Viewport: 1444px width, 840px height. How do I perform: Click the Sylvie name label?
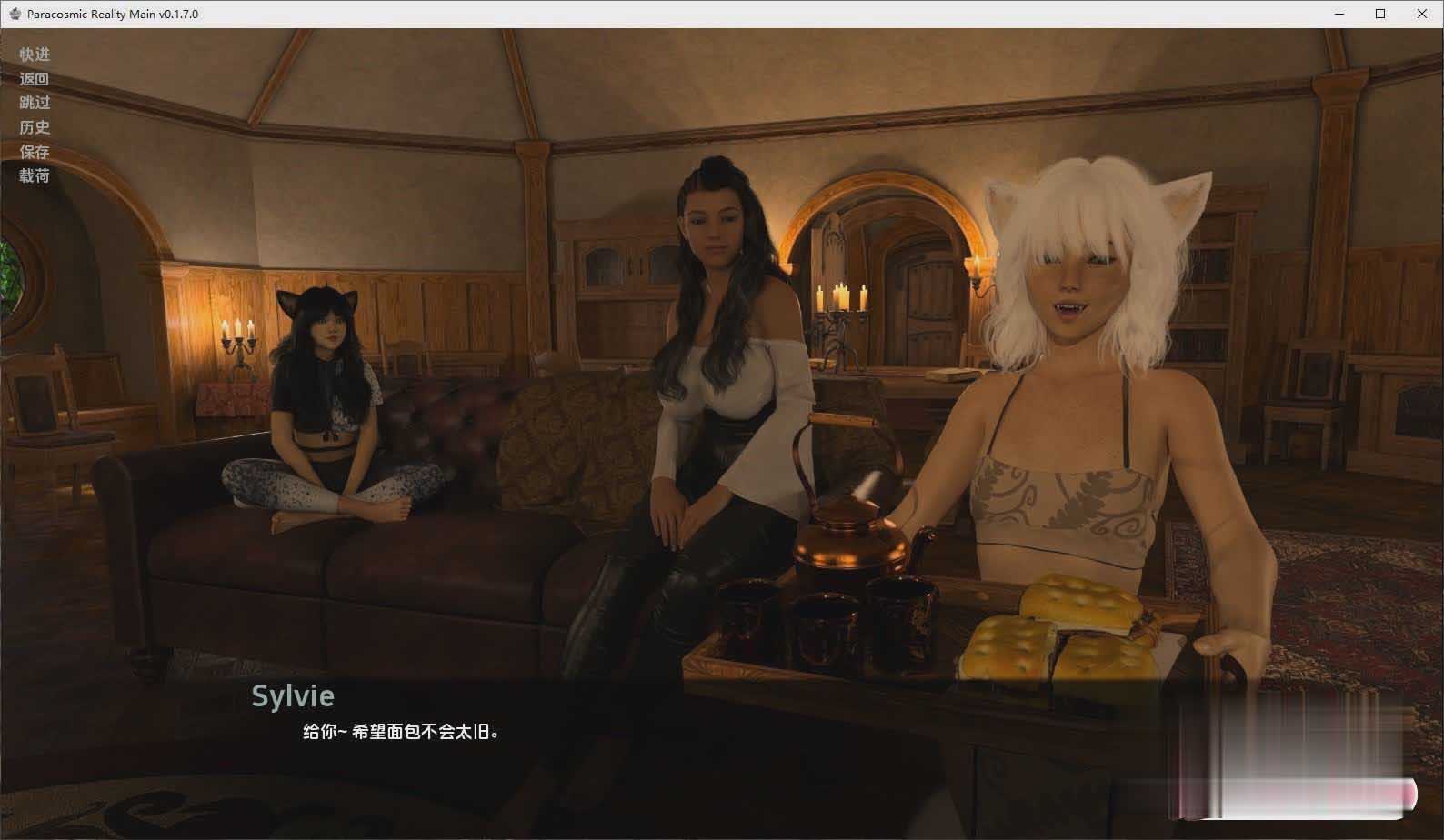[x=293, y=695]
